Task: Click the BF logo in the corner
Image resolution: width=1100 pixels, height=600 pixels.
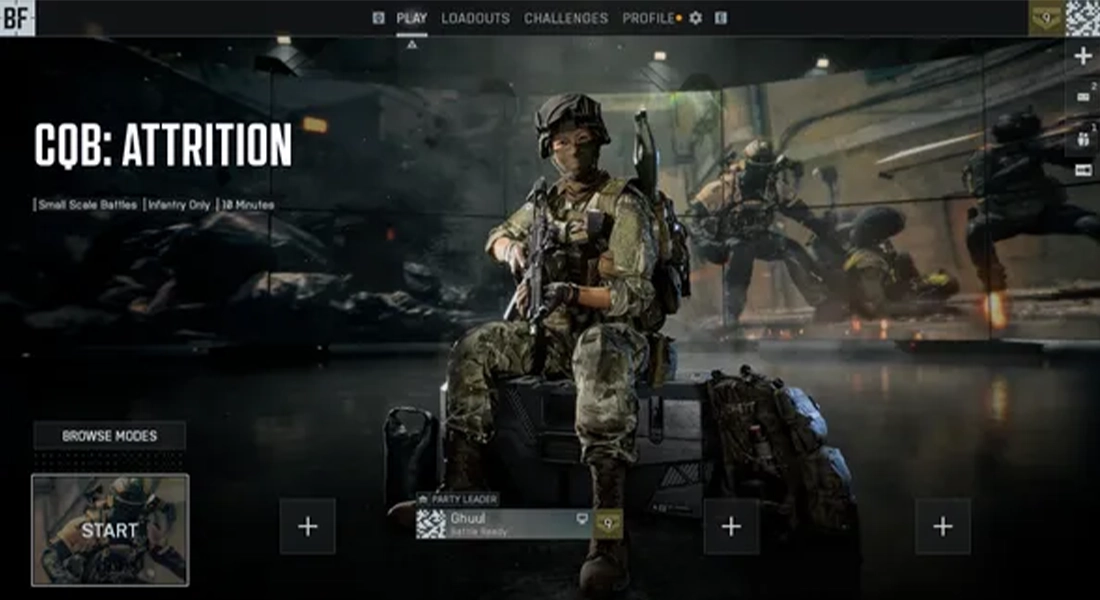Action: pyautogui.click(x=17, y=17)
